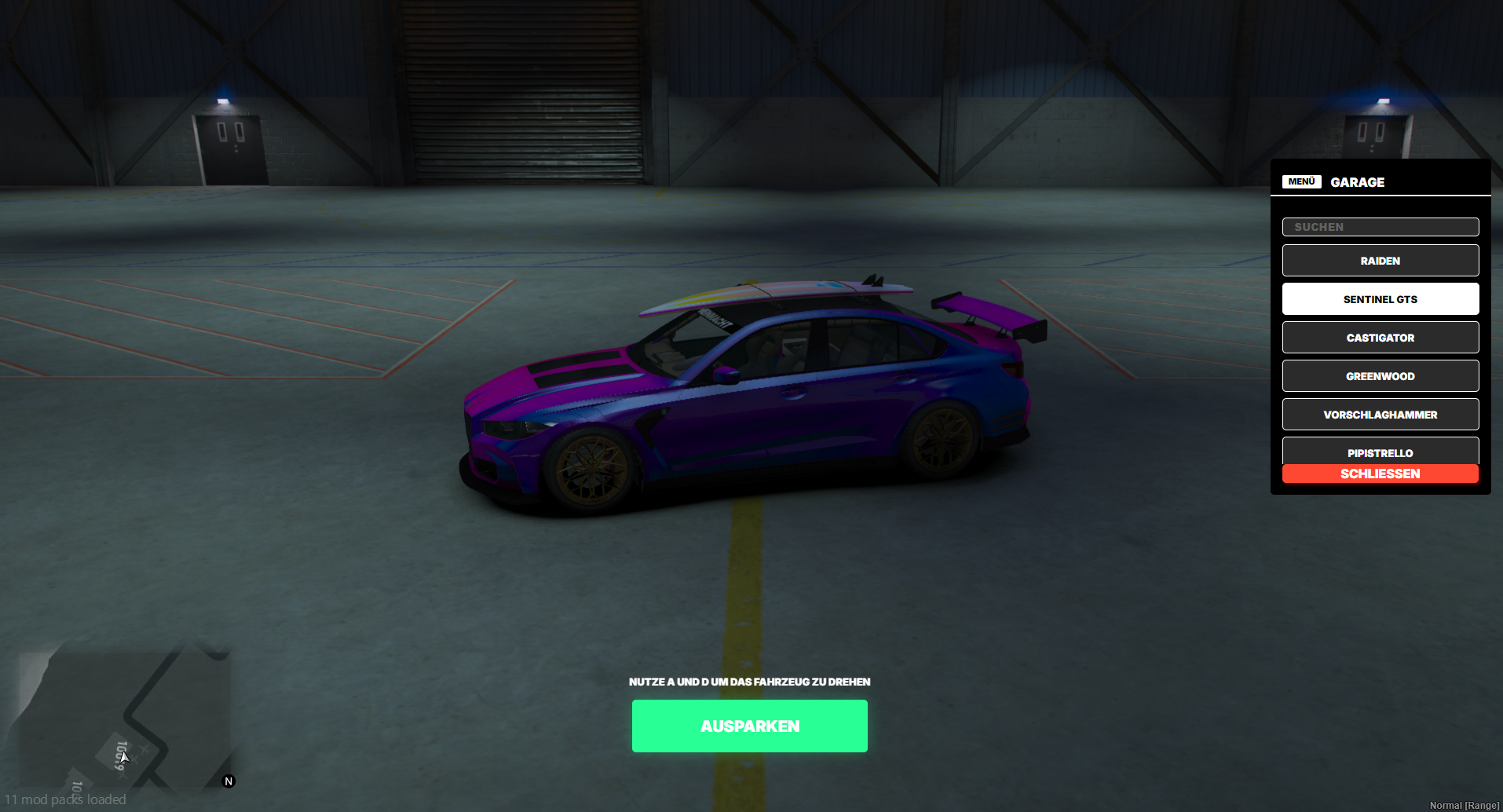Close the garage with SCHLIESSEN
Viewport: 1503px width, 812px height.
pyautogui.click(x=1380, y=474)
